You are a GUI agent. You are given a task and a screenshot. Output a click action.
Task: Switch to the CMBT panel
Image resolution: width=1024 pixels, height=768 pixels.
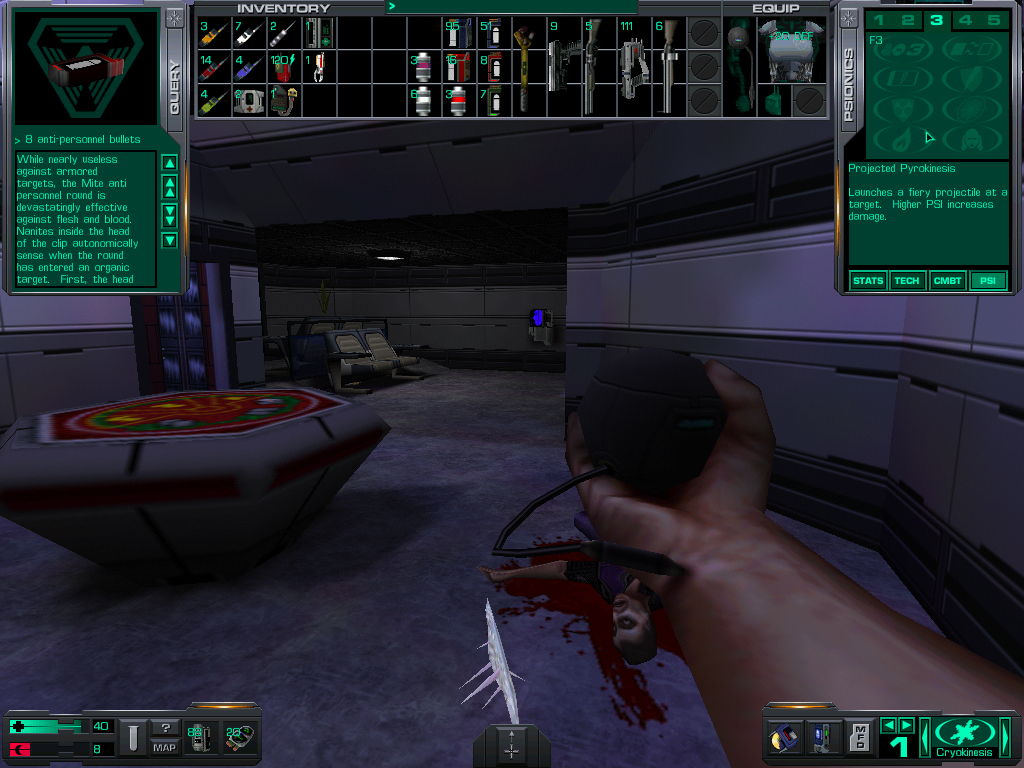tap(946, 281)
